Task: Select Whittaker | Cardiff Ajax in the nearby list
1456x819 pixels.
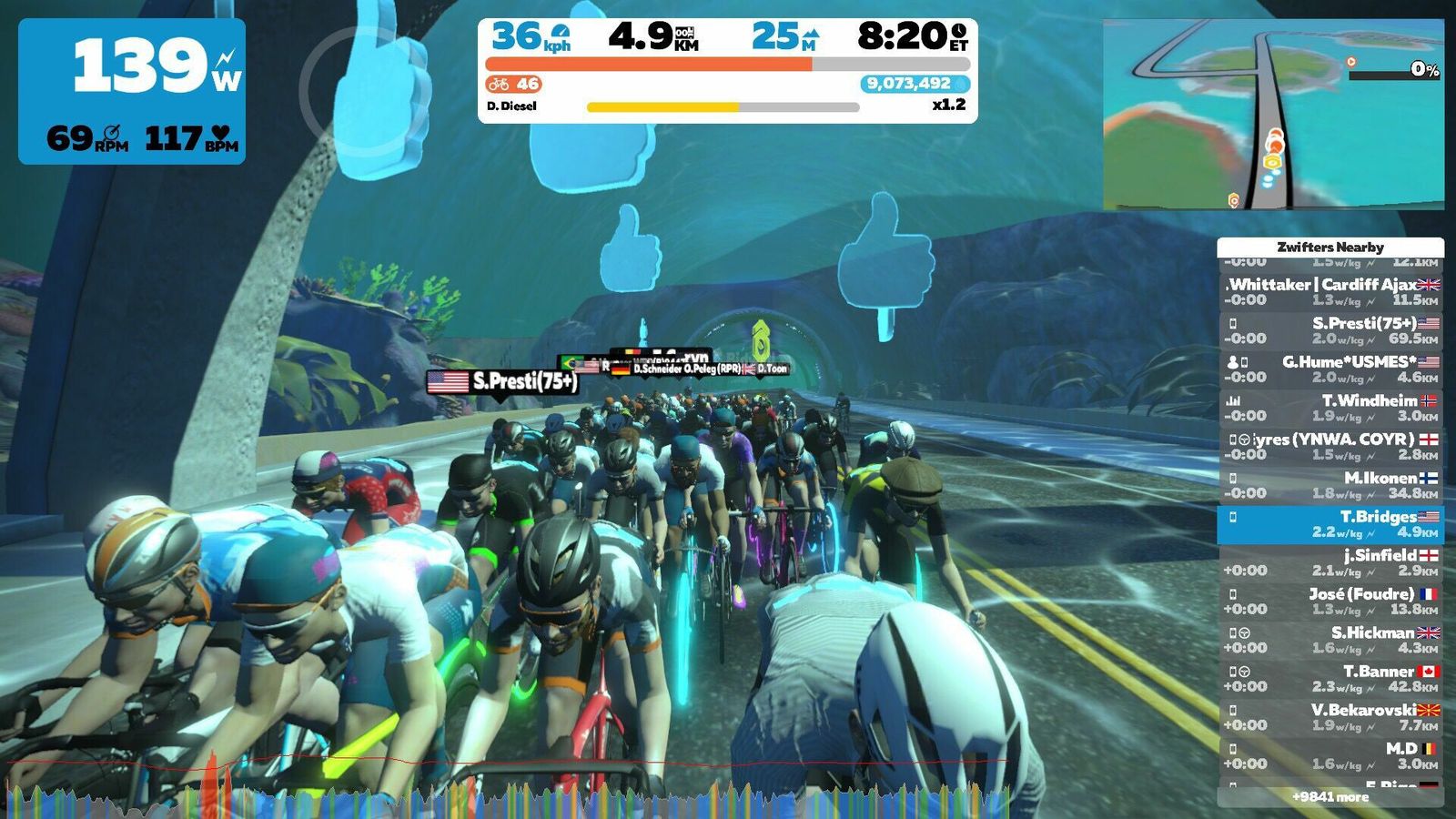Action: pos(1330,292)
